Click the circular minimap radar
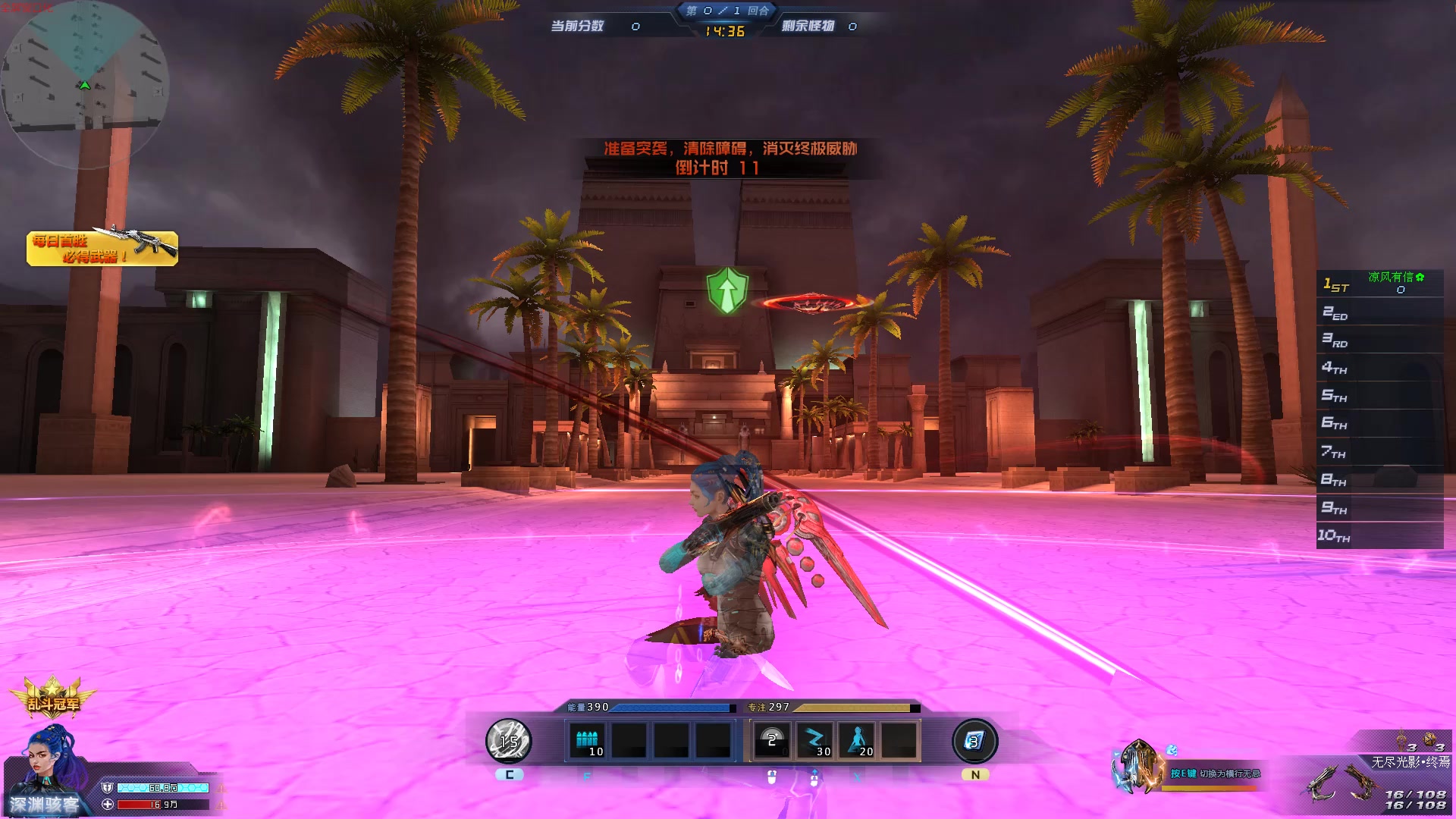Image resolution: width=1456 pixels, height=819 pixels. pos(85,83)
